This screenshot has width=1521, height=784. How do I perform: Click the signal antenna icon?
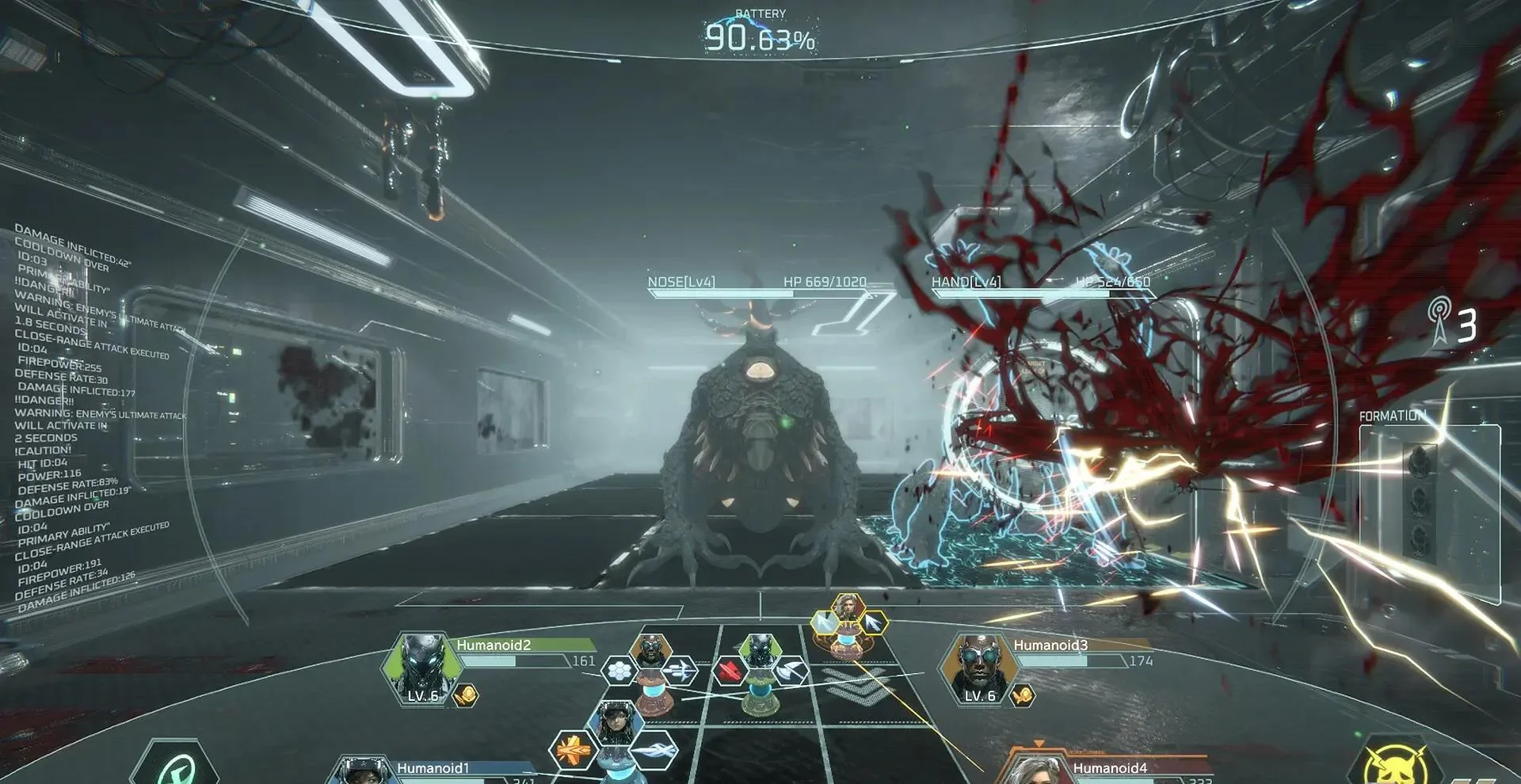click(1439, 322)
